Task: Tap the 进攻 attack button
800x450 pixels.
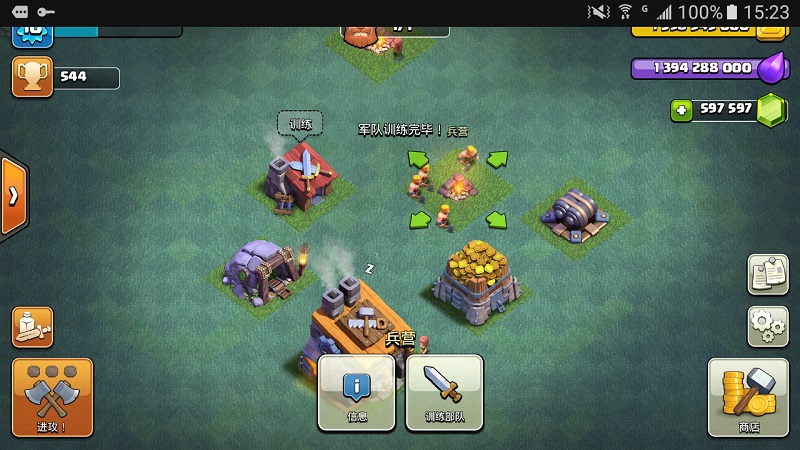Action: 51,397
